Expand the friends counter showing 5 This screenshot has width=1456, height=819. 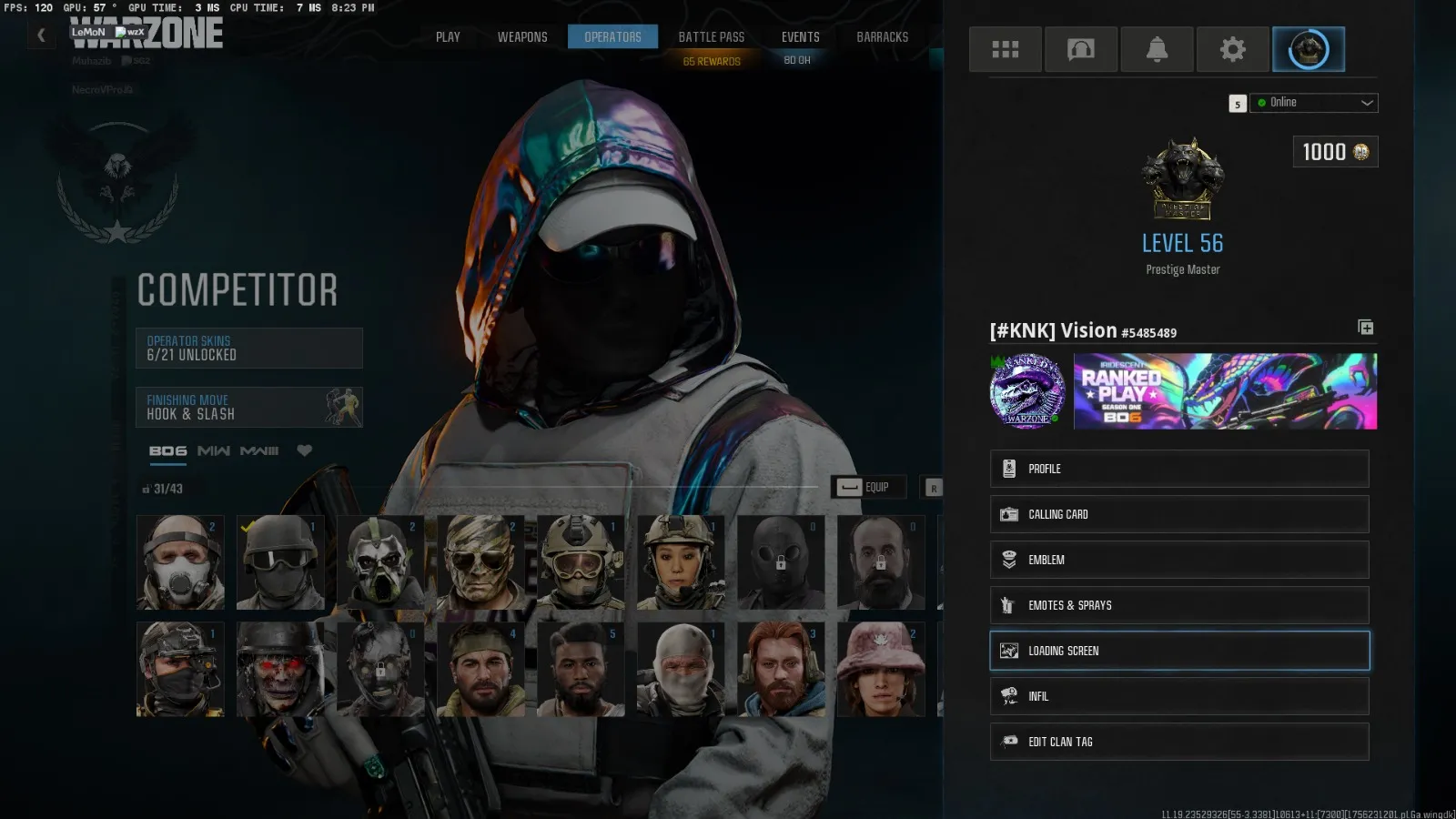1238,103
